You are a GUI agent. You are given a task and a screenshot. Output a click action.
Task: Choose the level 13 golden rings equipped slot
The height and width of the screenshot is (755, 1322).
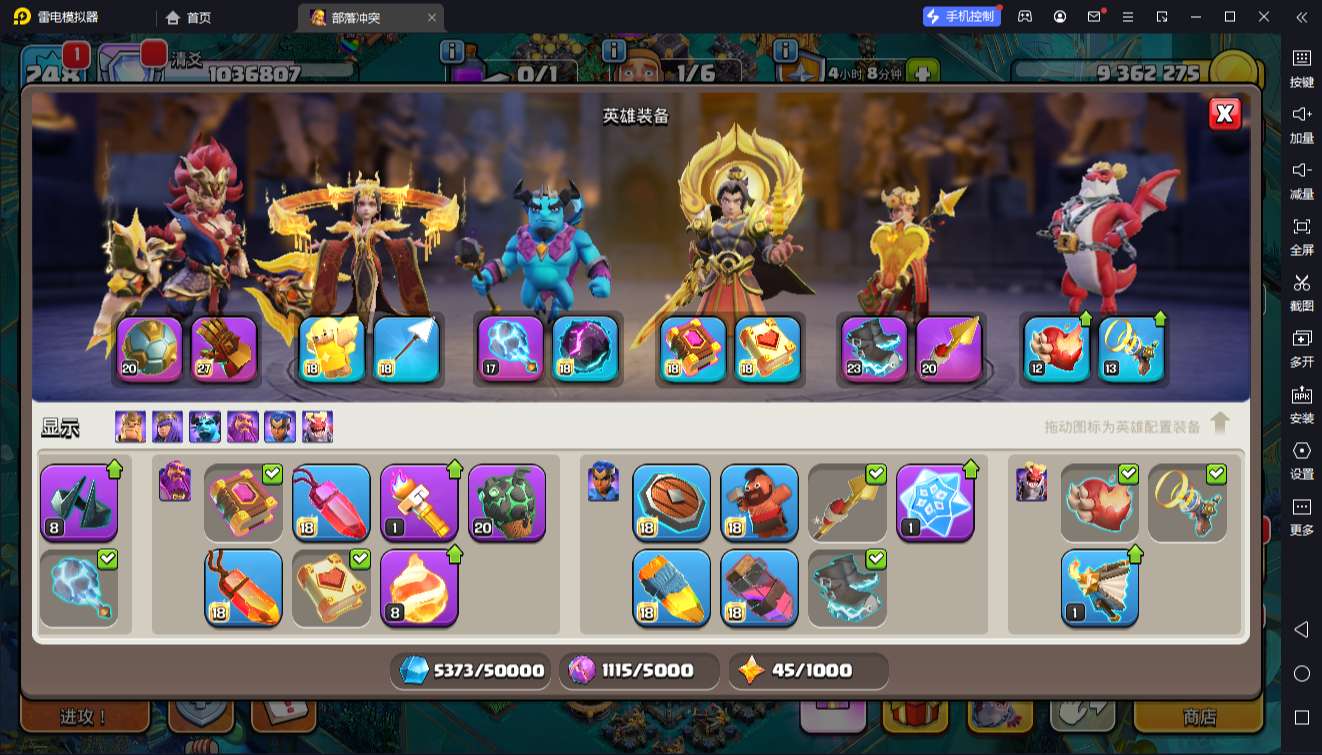[x=1132, y=349]
